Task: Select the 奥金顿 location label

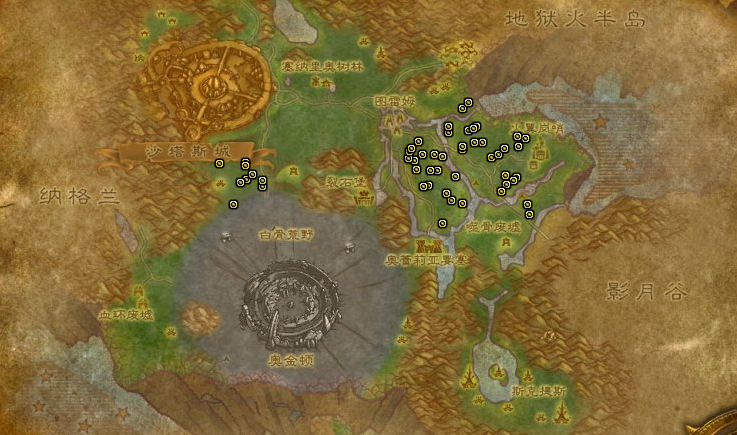Action: coord(289,356)
